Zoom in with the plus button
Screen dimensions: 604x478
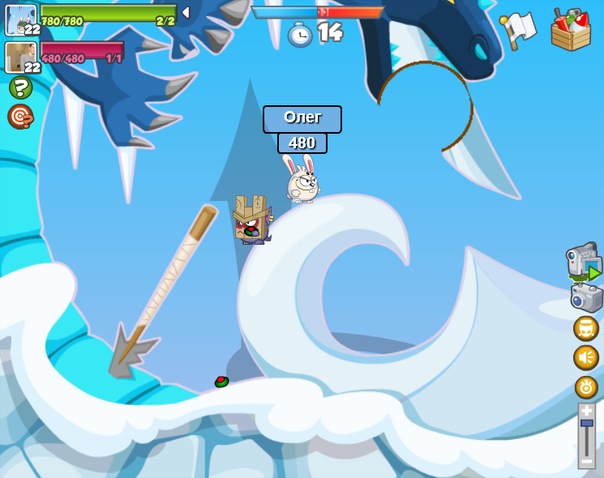pos(586,410)
